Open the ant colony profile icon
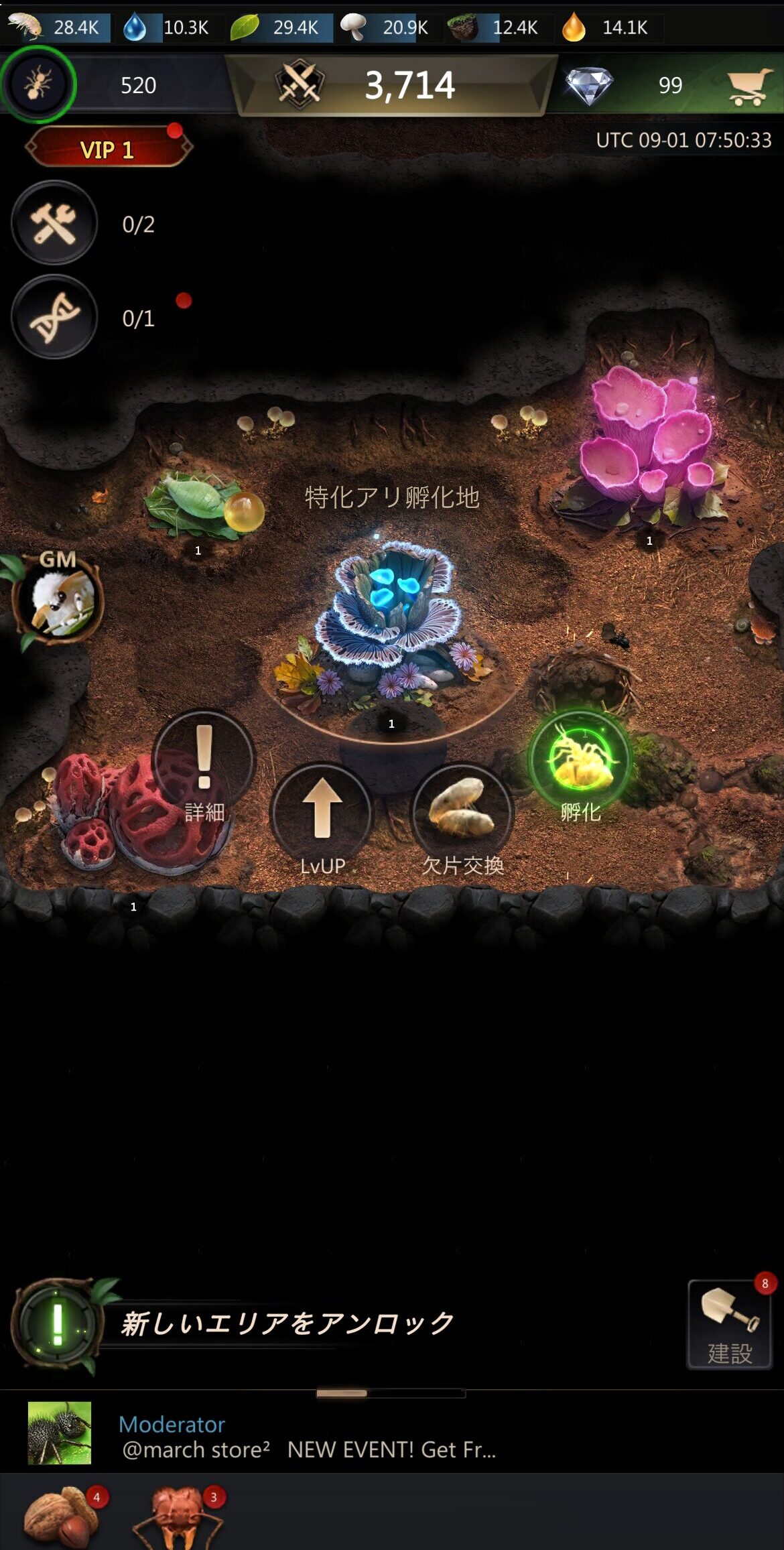The image size is (784, 1550). click(x=38, y=84)
